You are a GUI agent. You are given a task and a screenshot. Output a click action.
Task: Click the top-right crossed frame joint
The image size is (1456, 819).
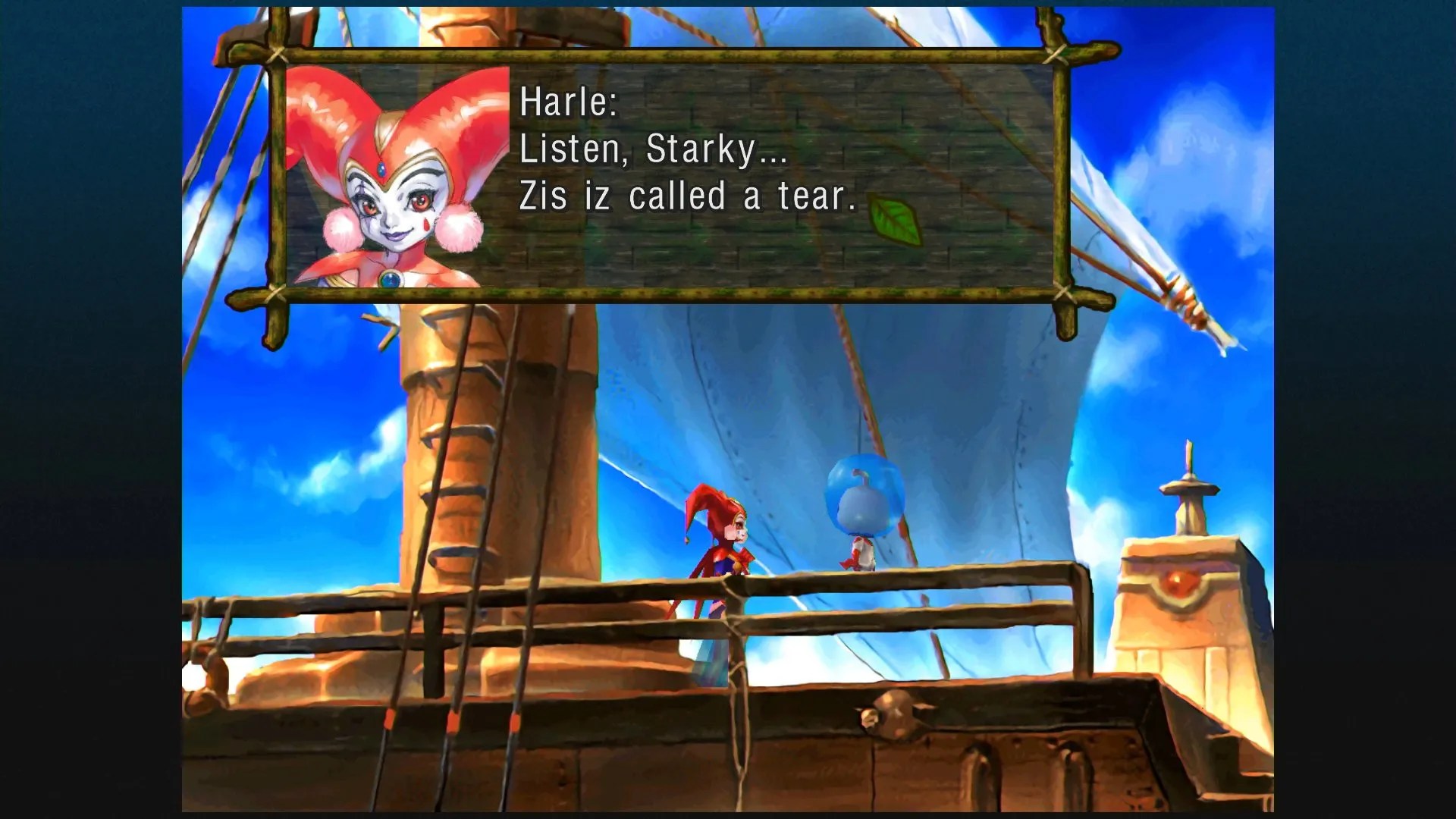tap(1056, 53)
